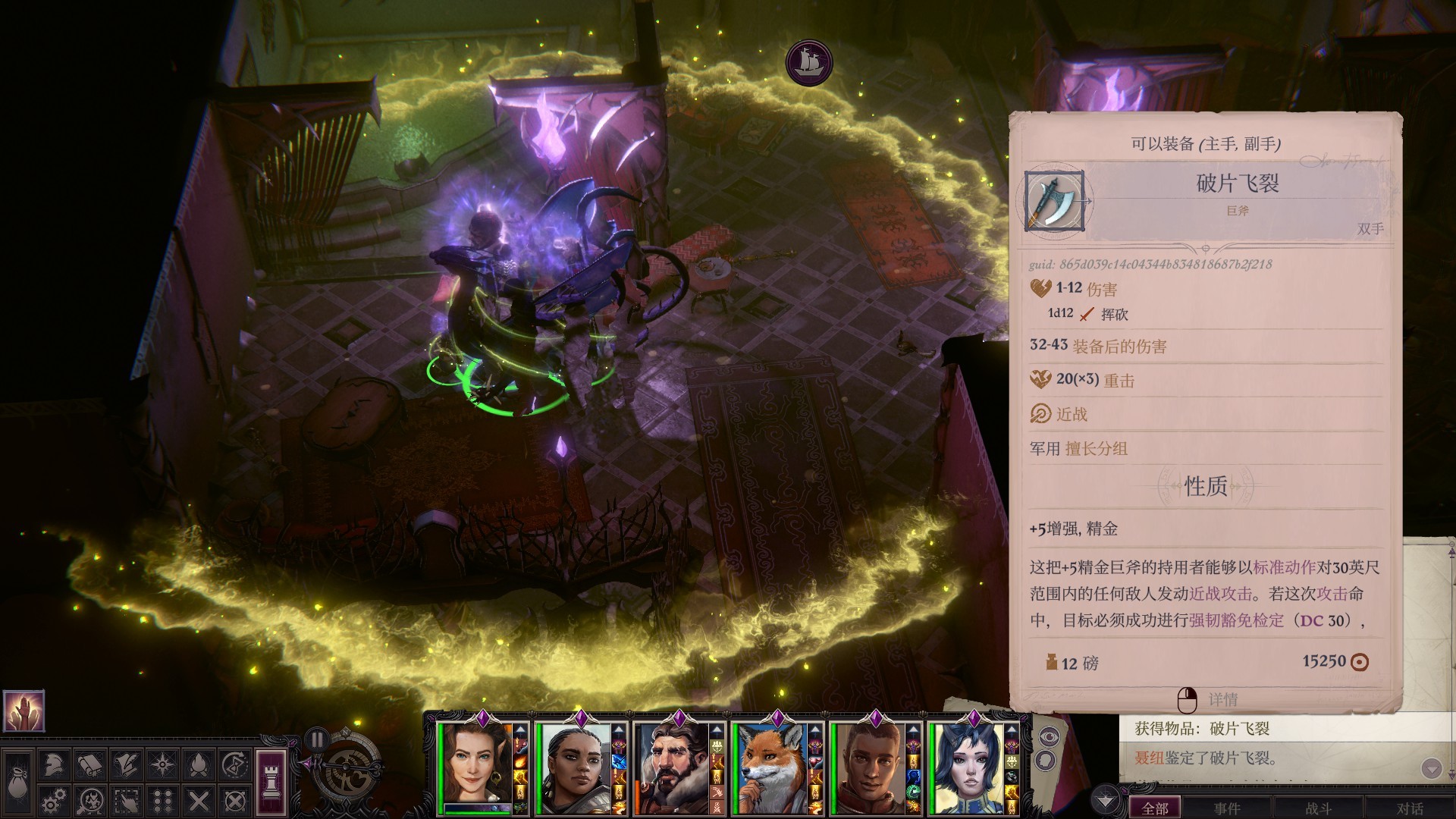
Task: Show all log entries with 全部 tab
Action: 1155,808
